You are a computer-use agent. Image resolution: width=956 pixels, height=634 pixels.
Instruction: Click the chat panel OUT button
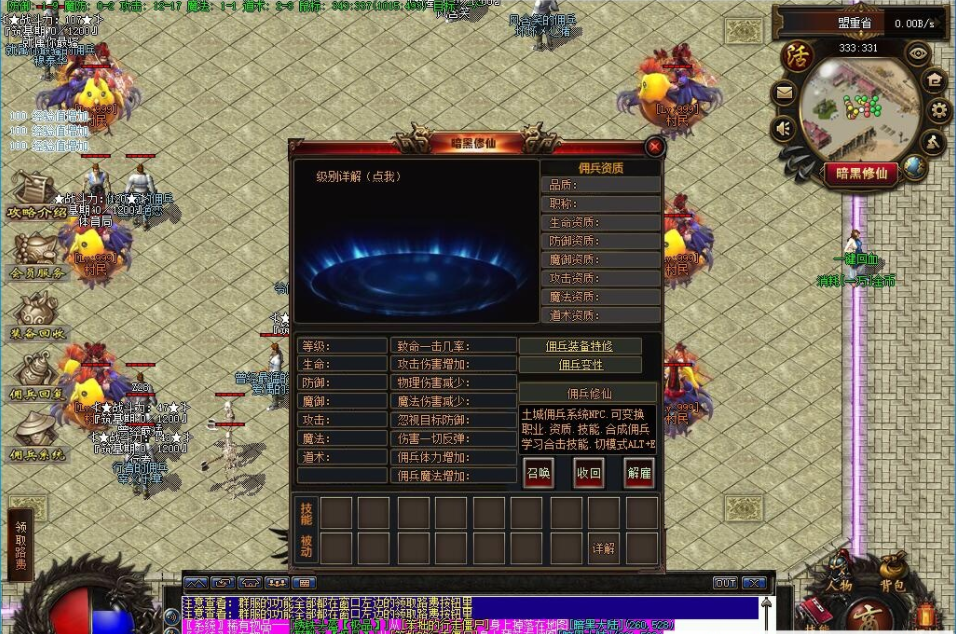(x=724, y=582)
